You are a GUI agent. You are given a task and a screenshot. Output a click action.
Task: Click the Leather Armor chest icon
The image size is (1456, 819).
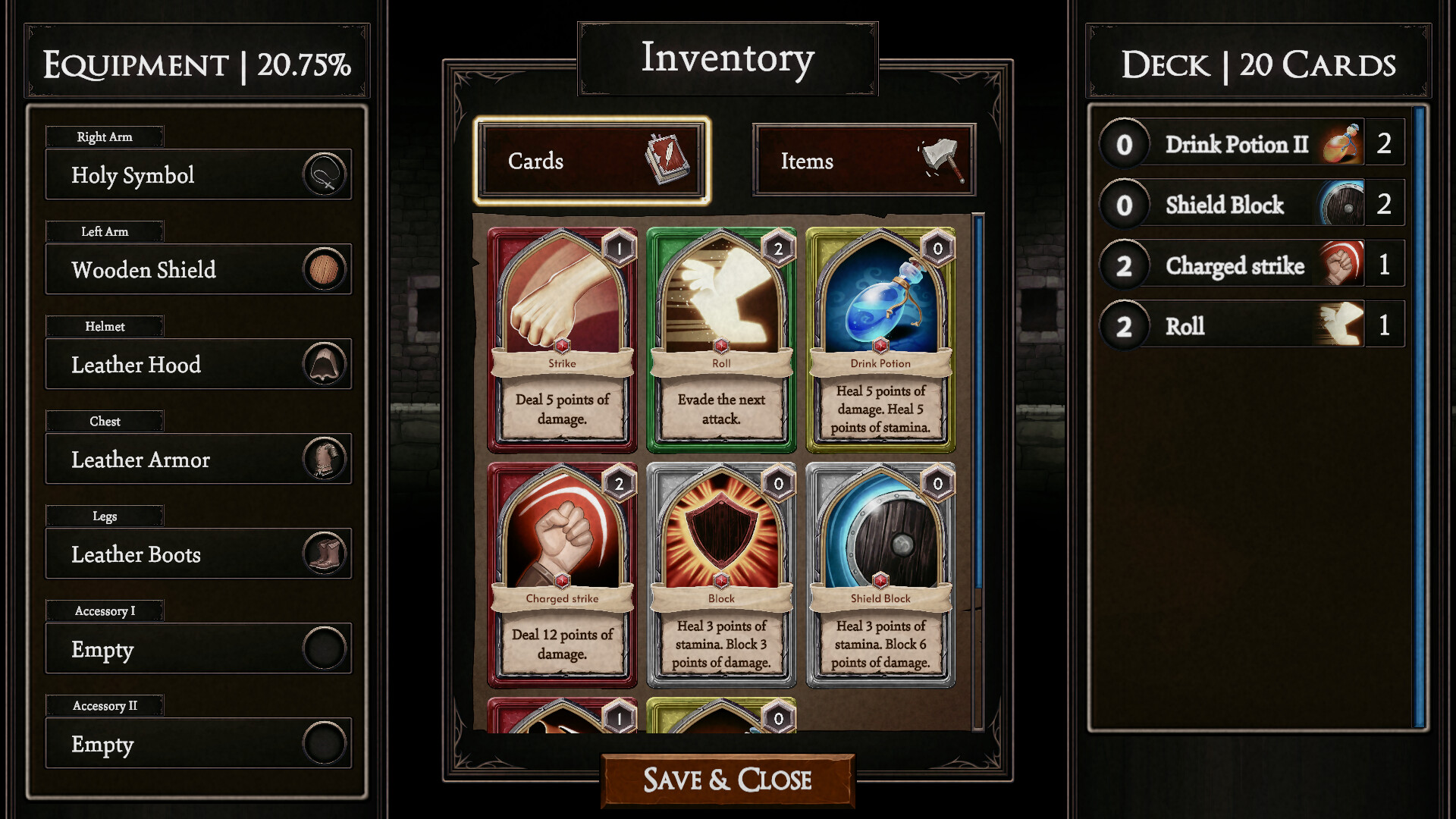[x=325, y=459]
